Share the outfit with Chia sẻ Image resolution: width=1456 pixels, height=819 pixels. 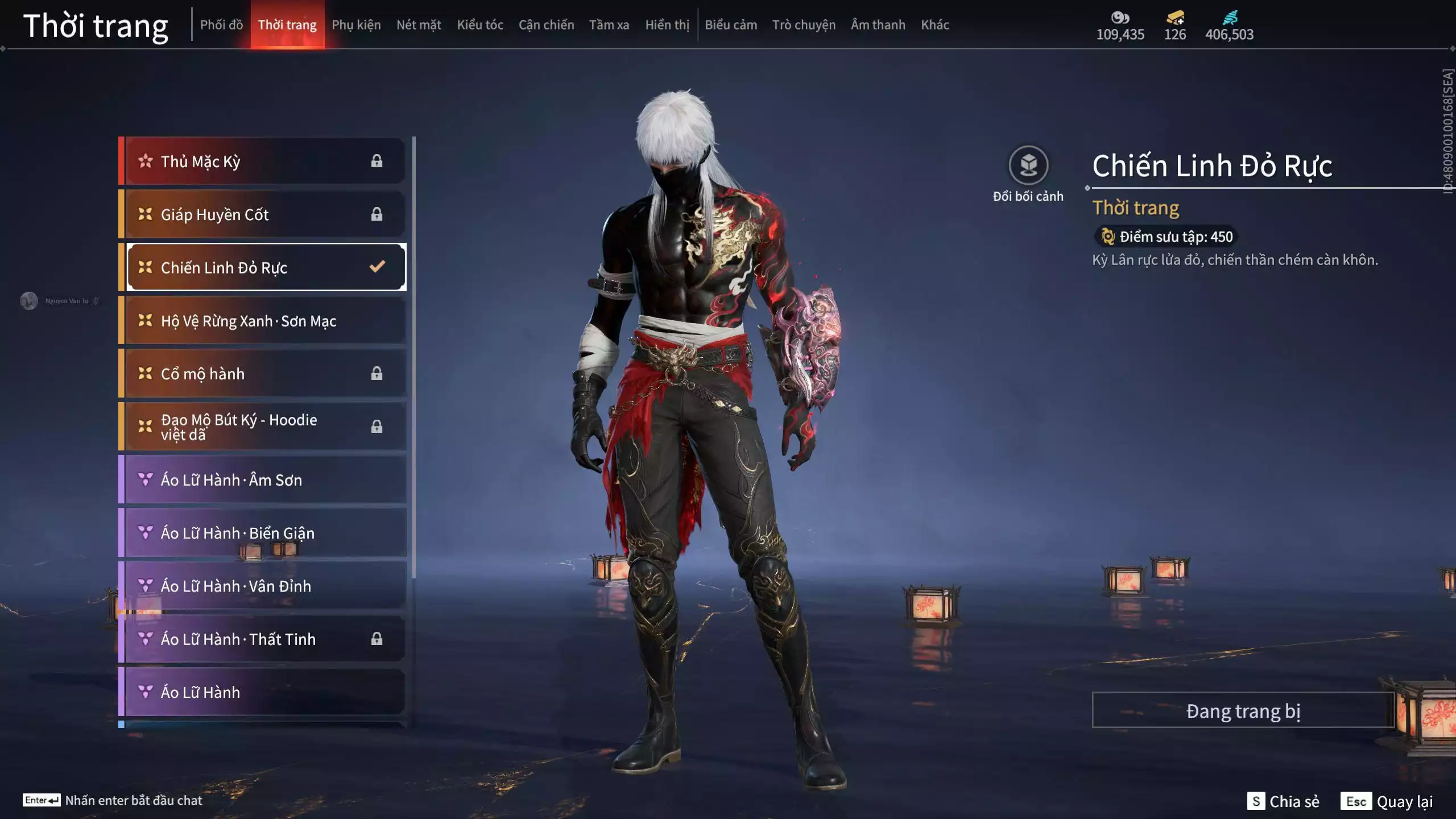point(1283,801)
